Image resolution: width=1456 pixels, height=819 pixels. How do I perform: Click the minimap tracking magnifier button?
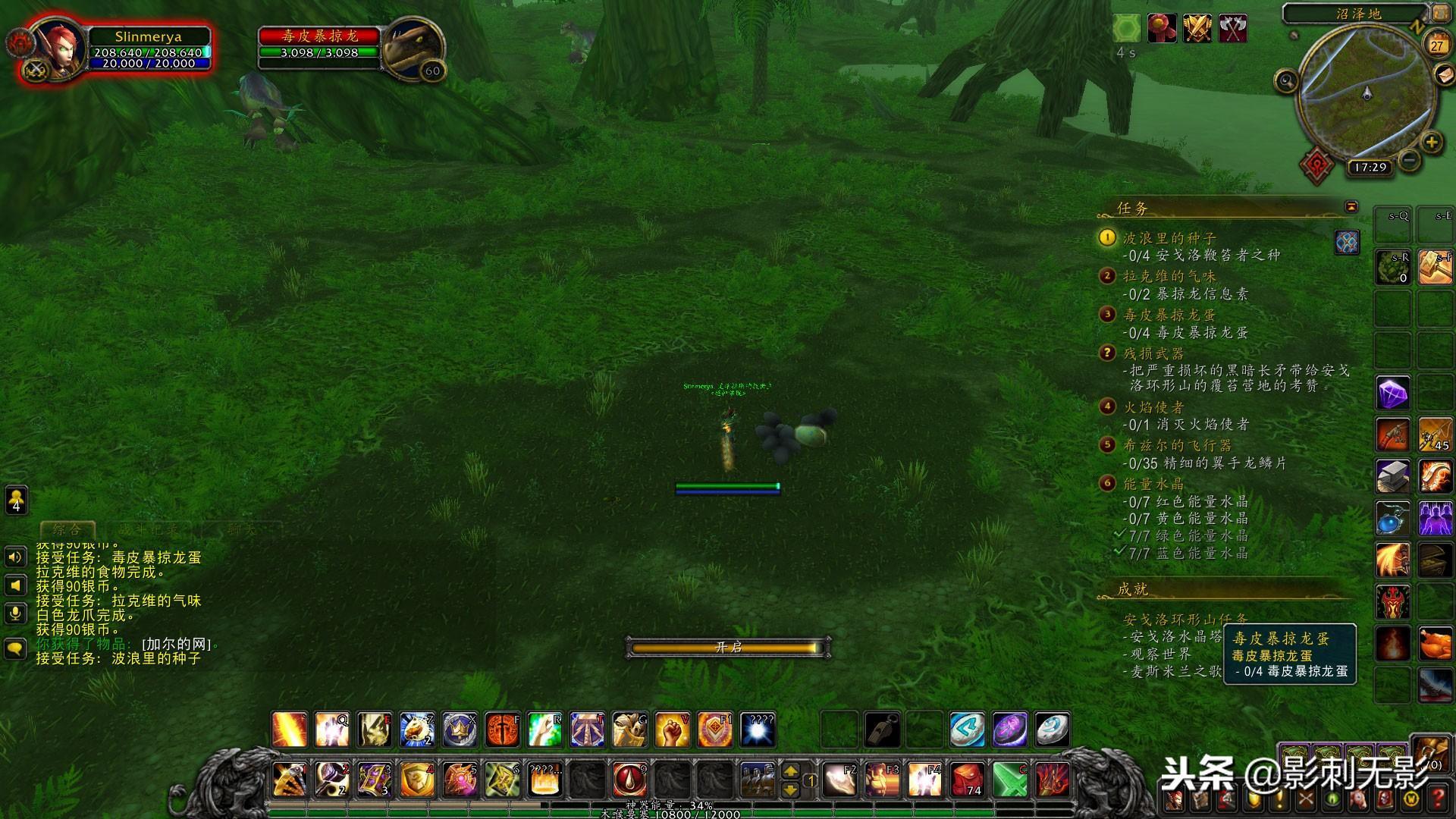pyautogui.click(x=1286, y=80)
